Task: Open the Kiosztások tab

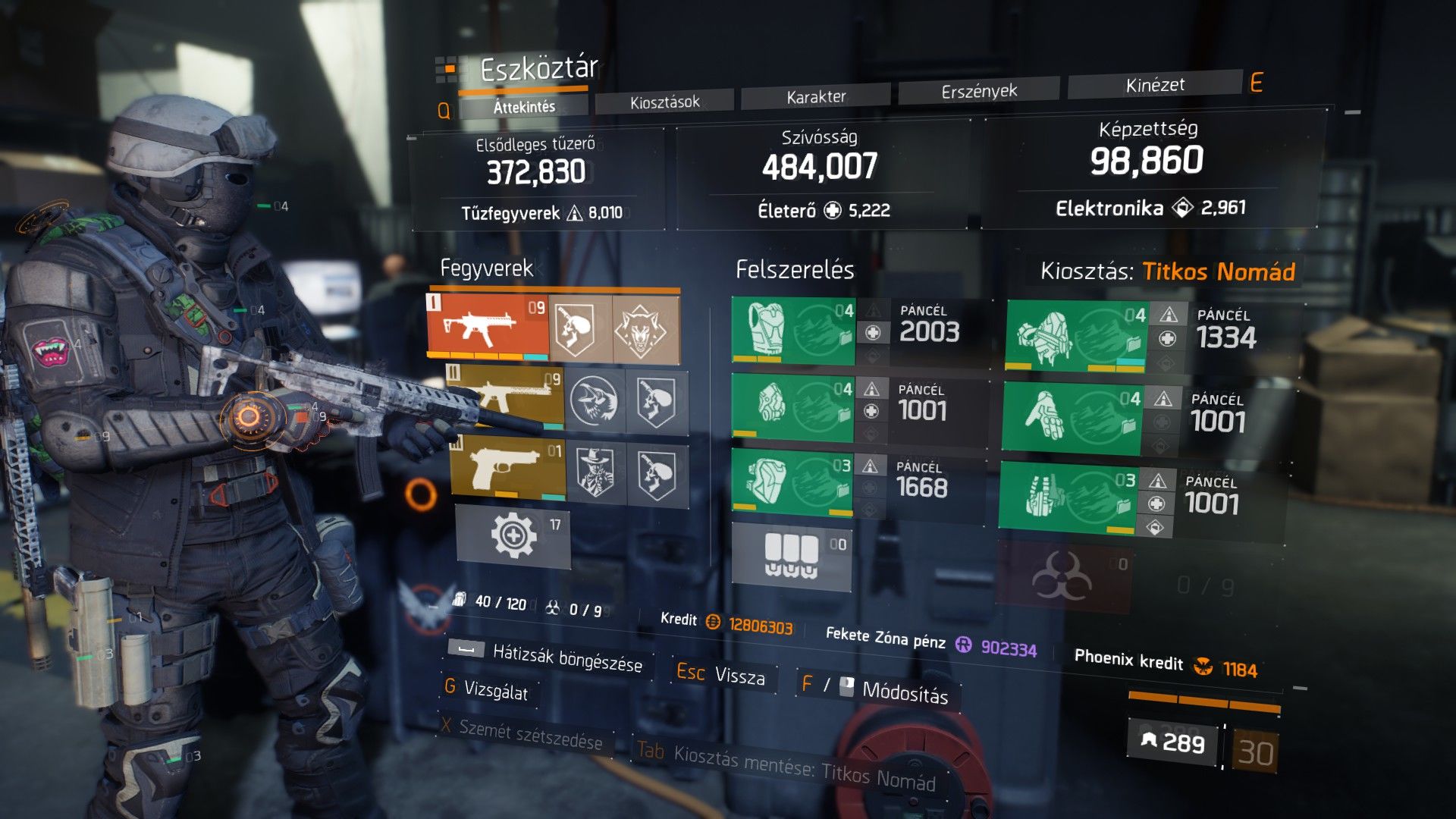Action: click(664, 102)
